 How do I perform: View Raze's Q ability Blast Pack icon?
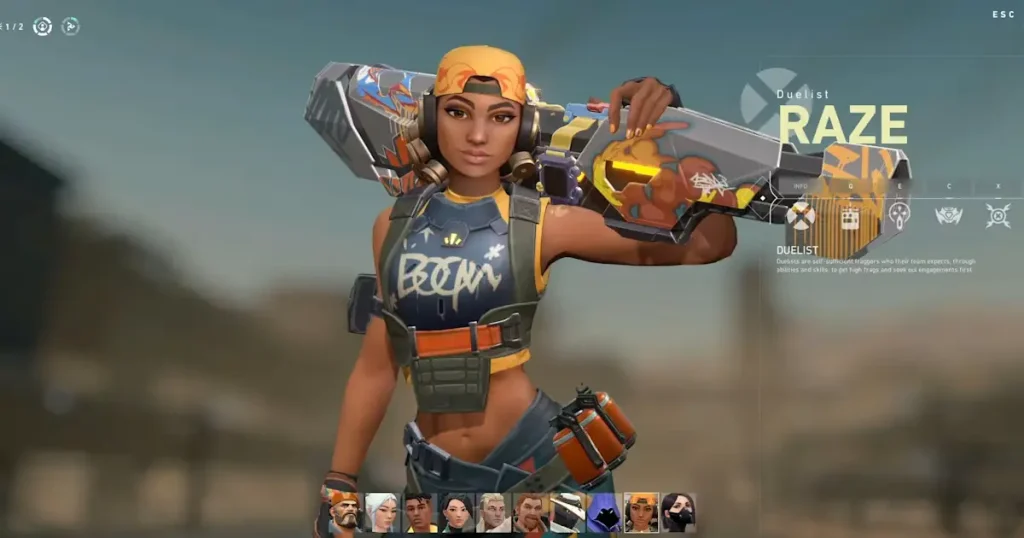click(850, 216)
